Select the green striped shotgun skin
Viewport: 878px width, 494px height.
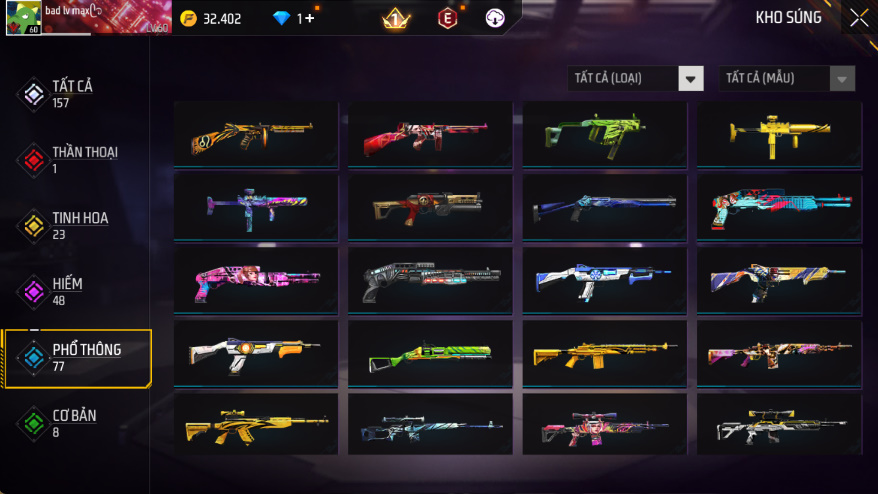point(430,353)
